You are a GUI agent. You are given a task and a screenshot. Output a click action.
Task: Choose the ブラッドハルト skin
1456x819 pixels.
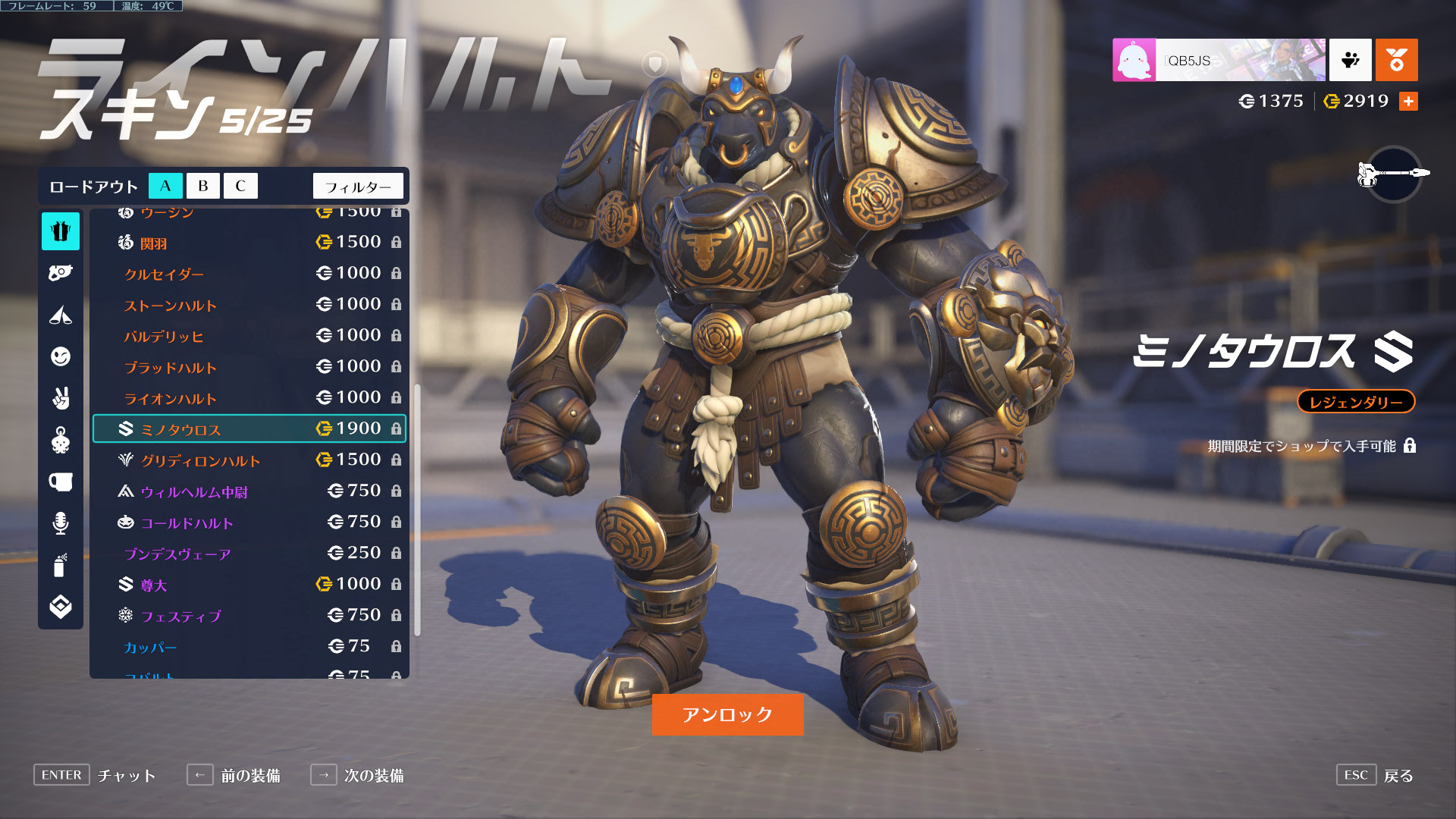point(249,367)
